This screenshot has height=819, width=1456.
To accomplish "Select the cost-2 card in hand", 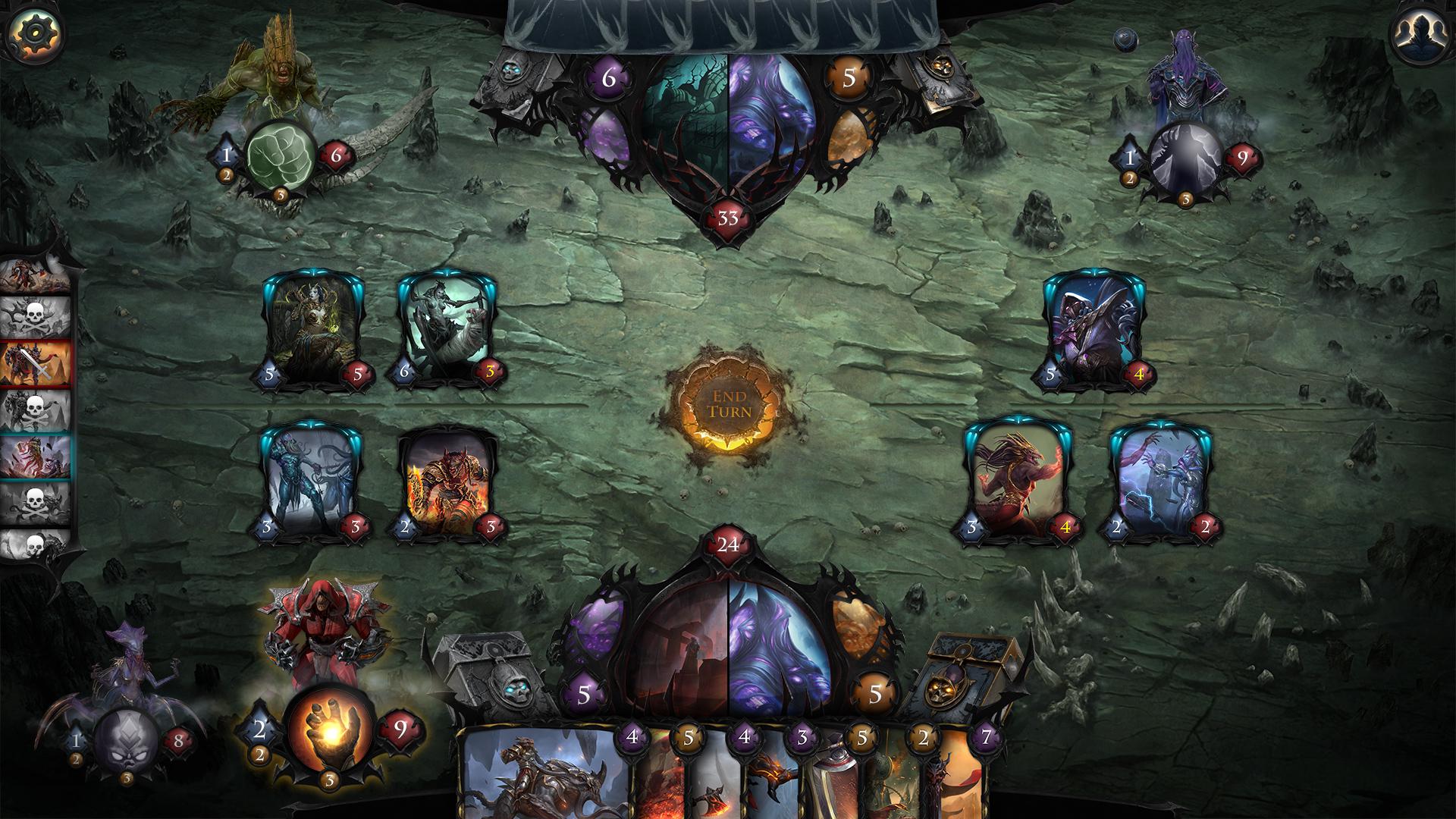I will point(895,785).
